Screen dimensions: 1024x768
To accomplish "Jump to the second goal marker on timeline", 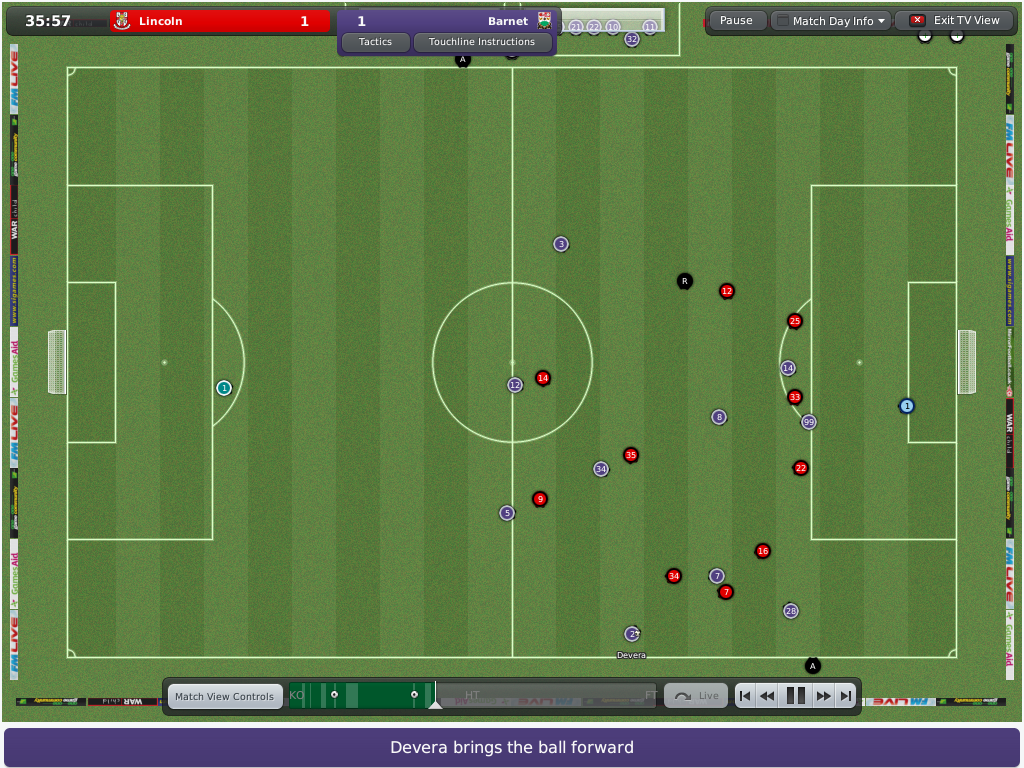I will pos(414,695).
